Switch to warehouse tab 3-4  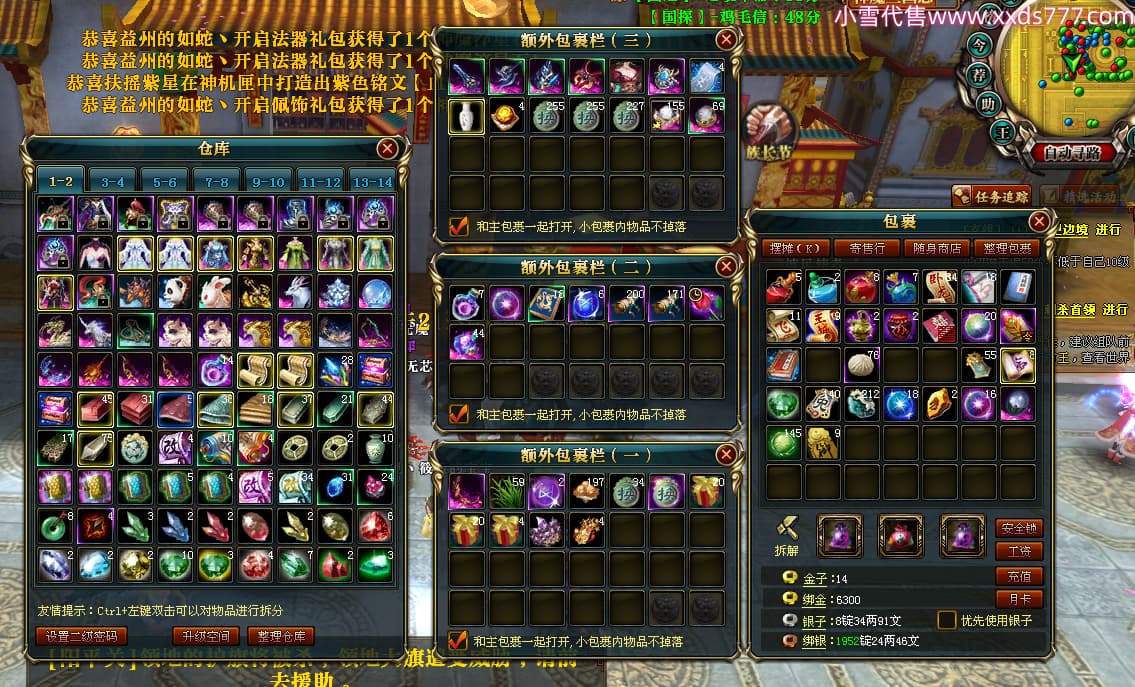[x=113, y=182]
